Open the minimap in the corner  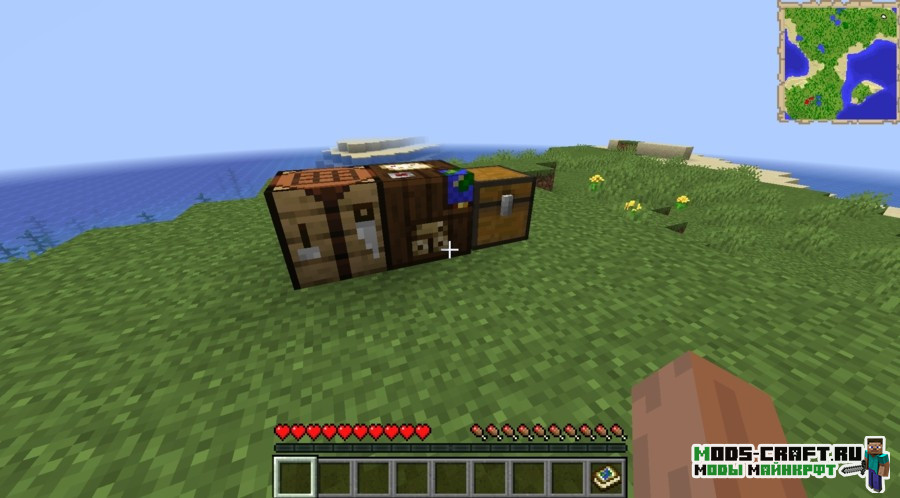(837, 61)
